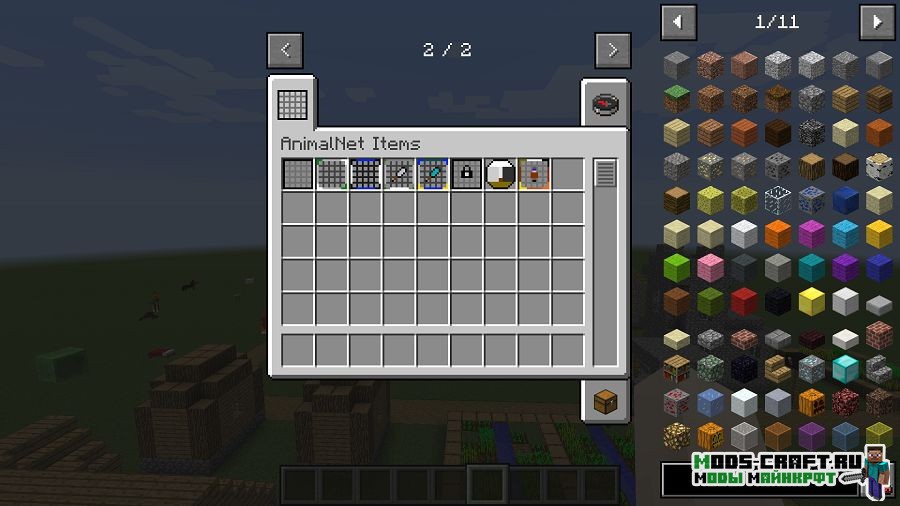900x506 pixels.
Task: Click the creative inventory scrollbar handle
Action: tap(605, 173)
